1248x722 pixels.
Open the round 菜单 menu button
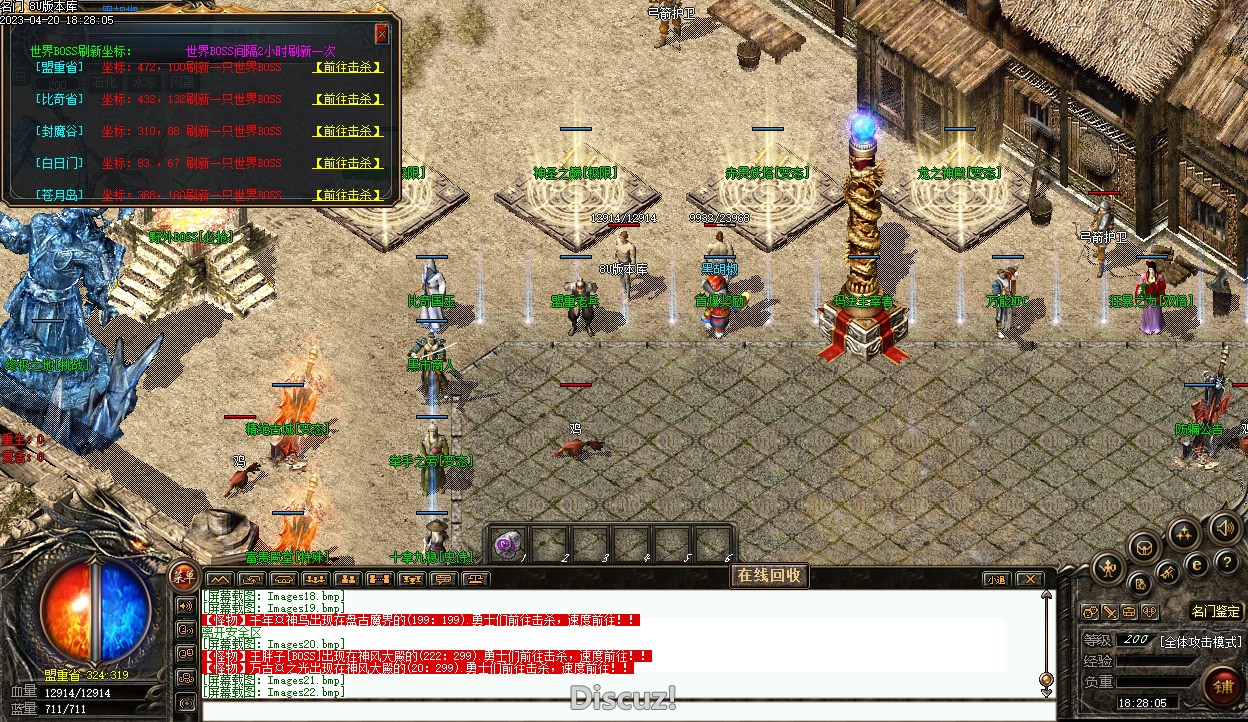pyautogui.click(x=183, y=574)
